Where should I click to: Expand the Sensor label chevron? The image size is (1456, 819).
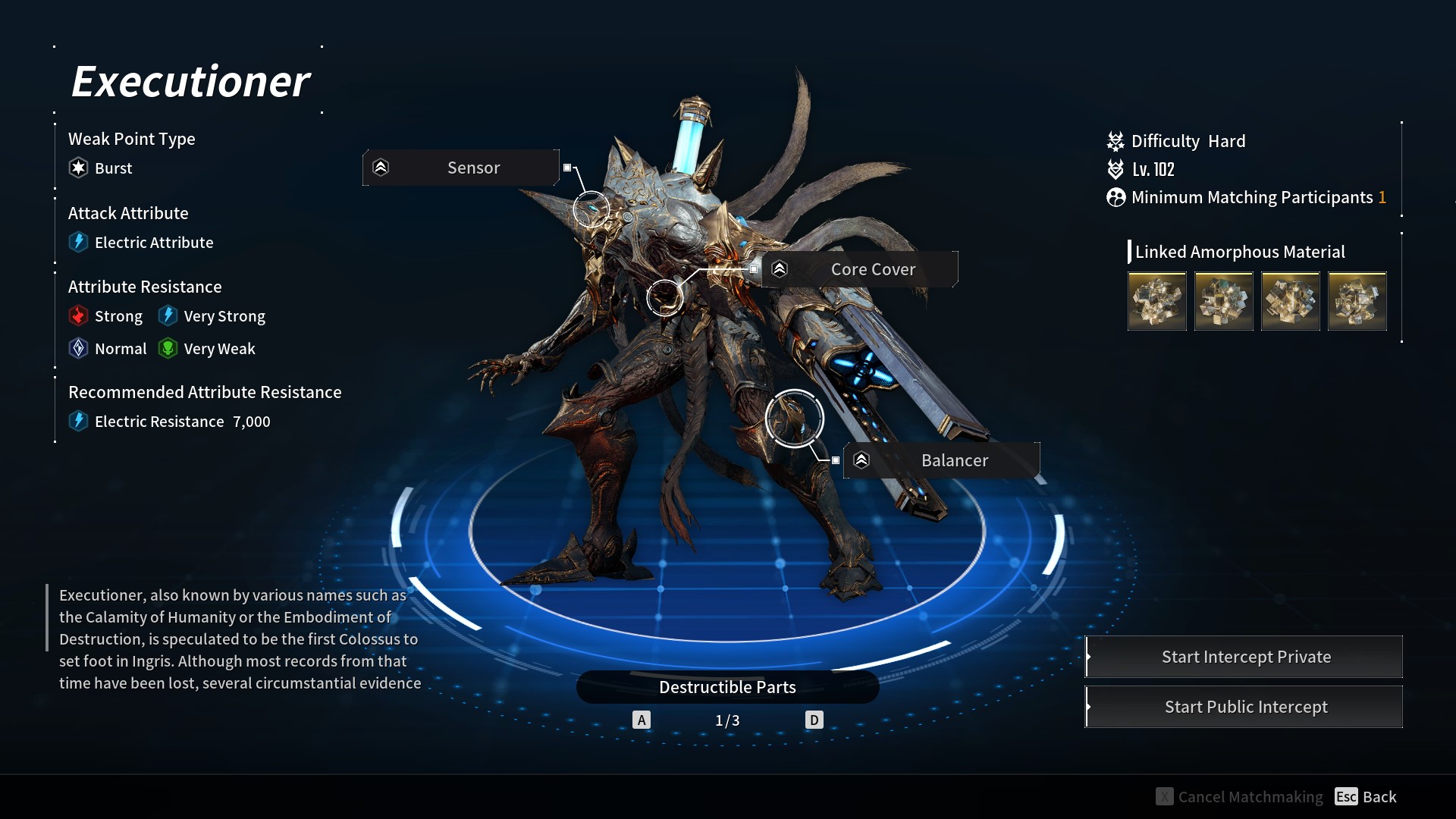[x=381, y=168]
